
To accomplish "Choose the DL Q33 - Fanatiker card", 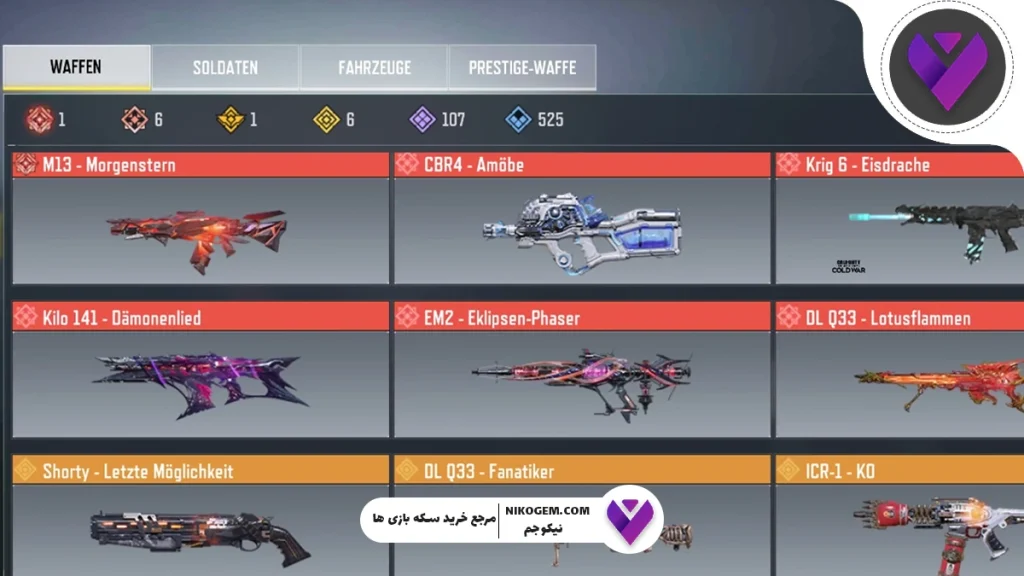I will (x=582, y=470).
